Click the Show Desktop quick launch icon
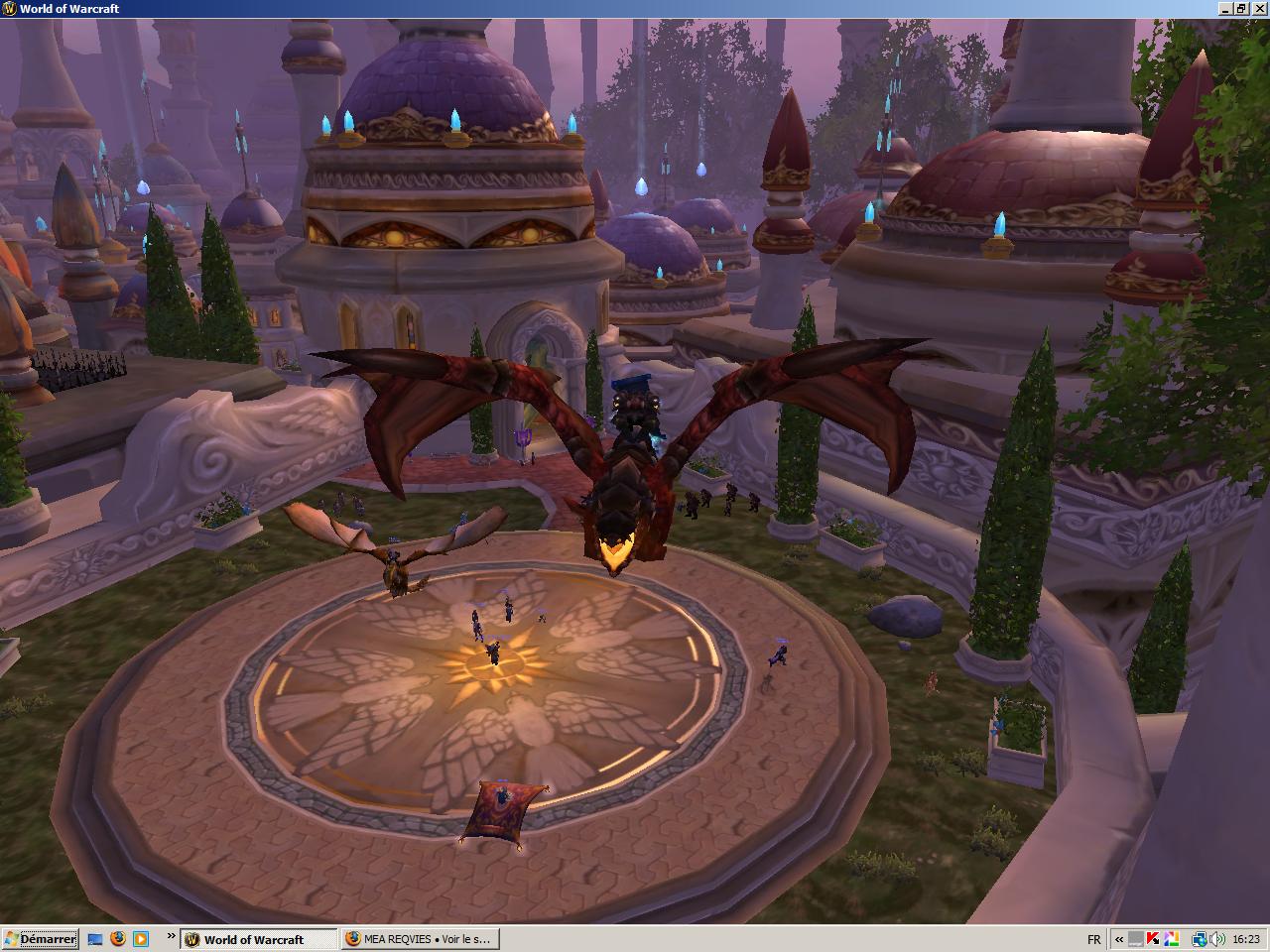The height and width of the screenshot is (952, 1270). (x=95, y=939)
